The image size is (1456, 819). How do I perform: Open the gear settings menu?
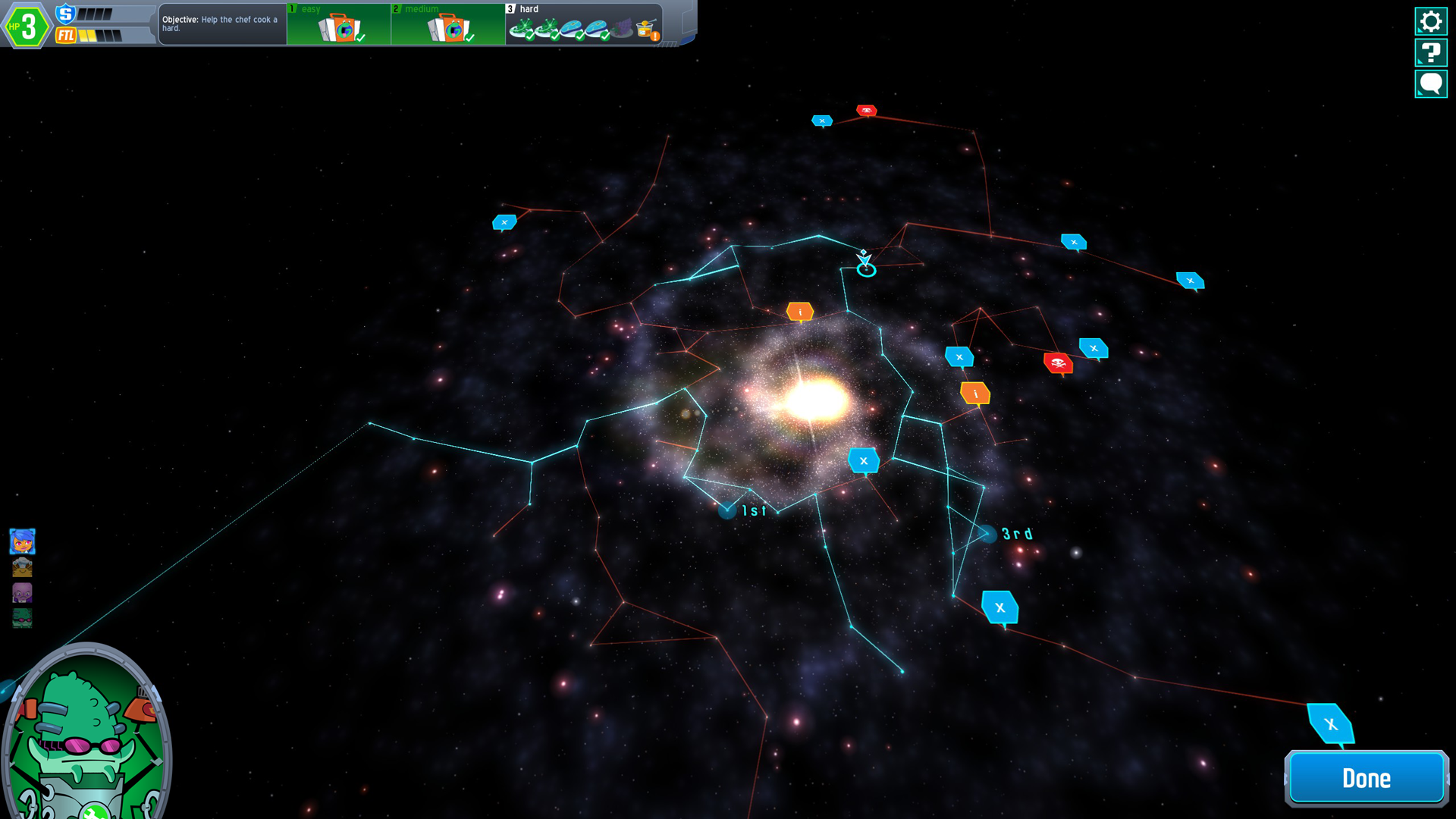coord(1430,21)
